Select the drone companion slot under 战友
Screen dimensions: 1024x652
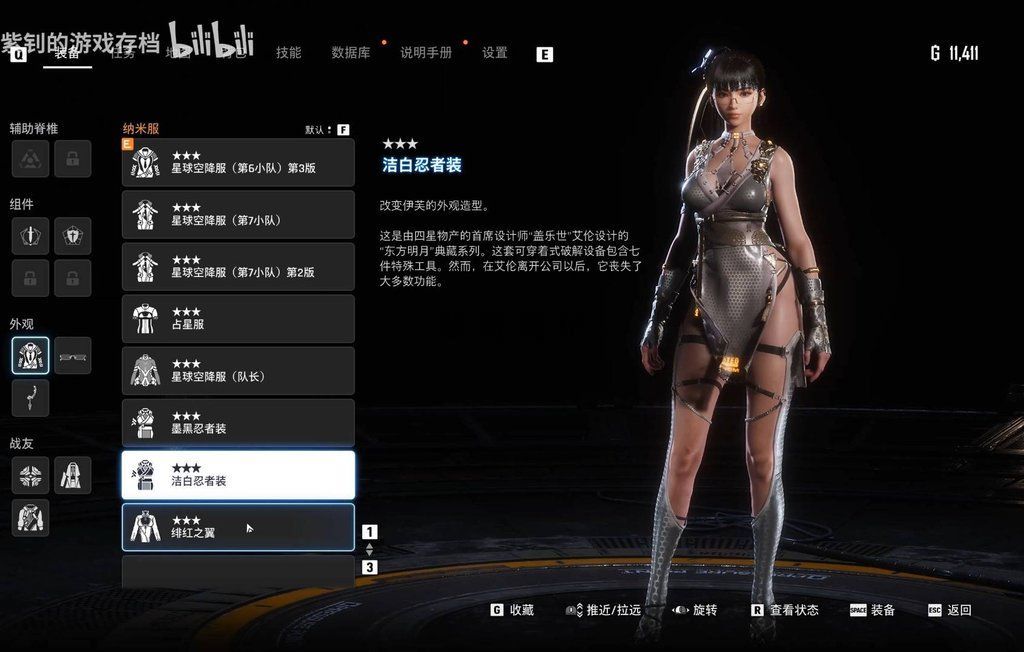(x=31, y=475)
